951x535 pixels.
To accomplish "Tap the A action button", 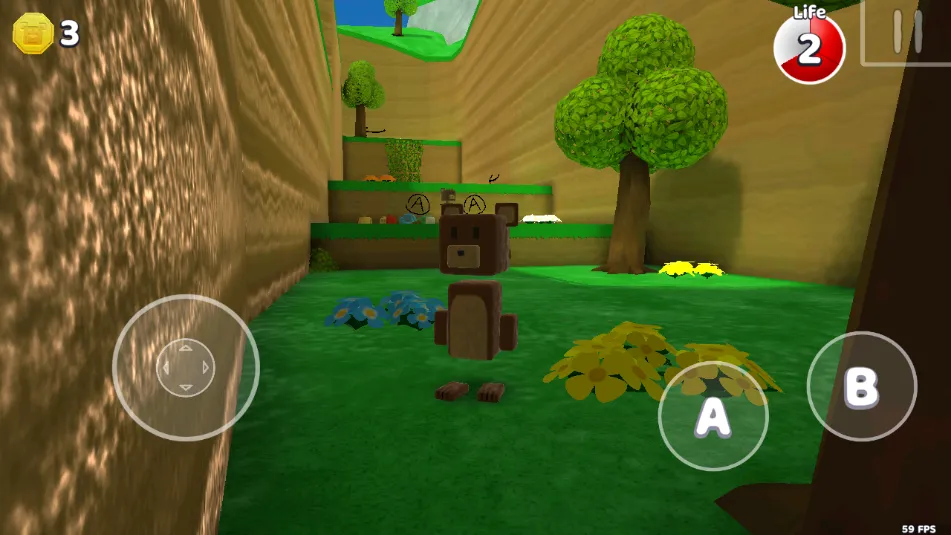I will 713,416.
